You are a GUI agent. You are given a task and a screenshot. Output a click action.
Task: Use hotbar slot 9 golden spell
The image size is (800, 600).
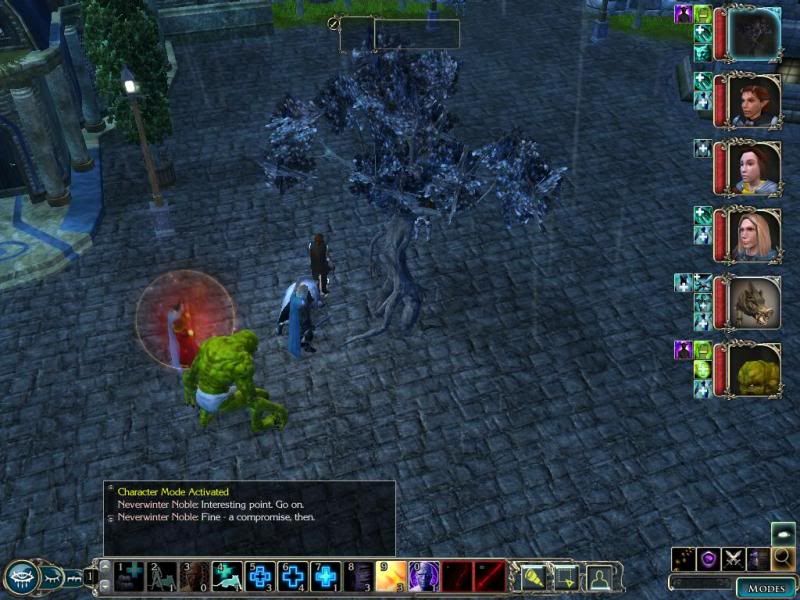pos(392,575)
